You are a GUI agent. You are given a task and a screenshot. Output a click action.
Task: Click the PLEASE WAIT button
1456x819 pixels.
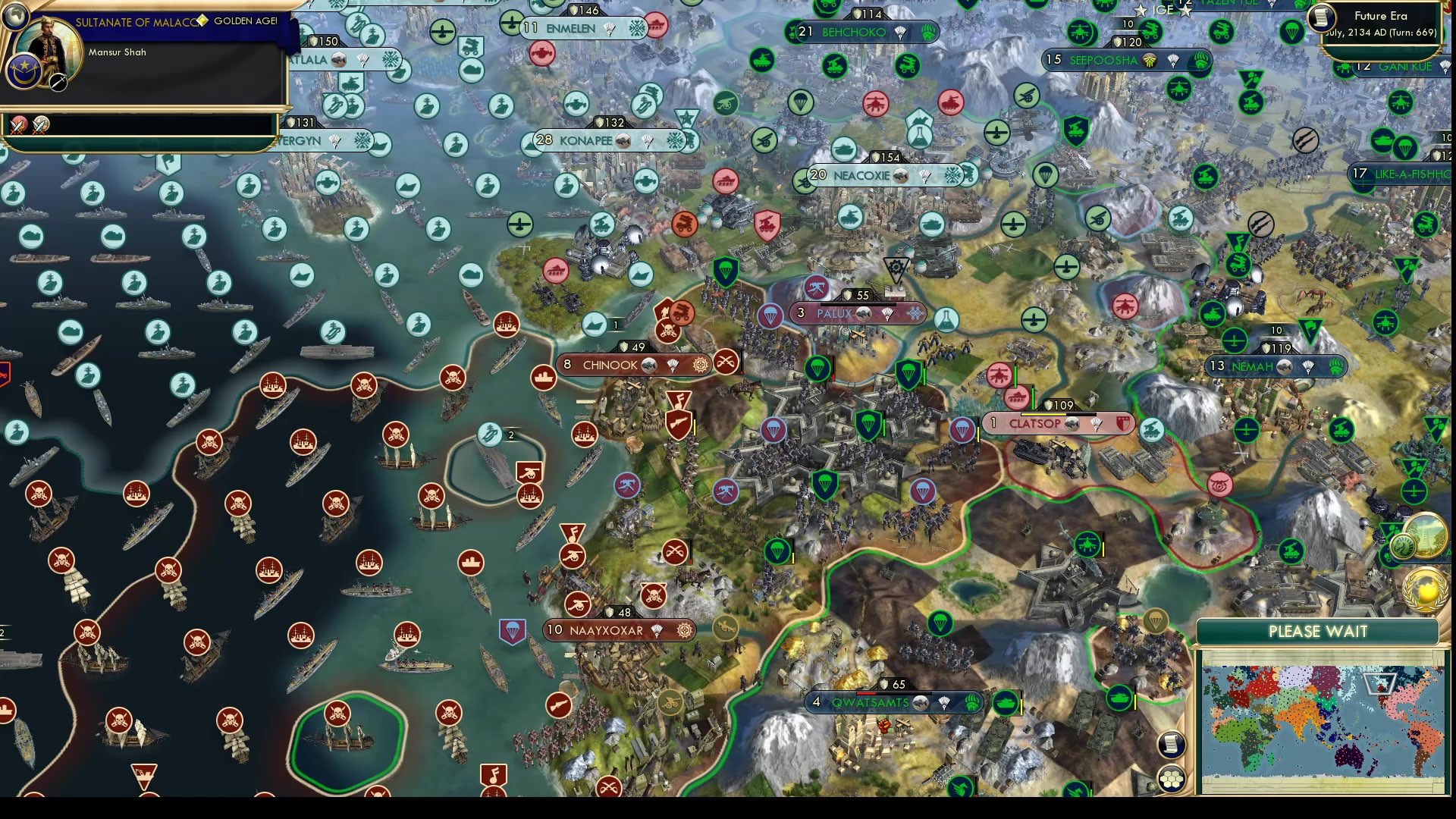(x=1318, y=631)
